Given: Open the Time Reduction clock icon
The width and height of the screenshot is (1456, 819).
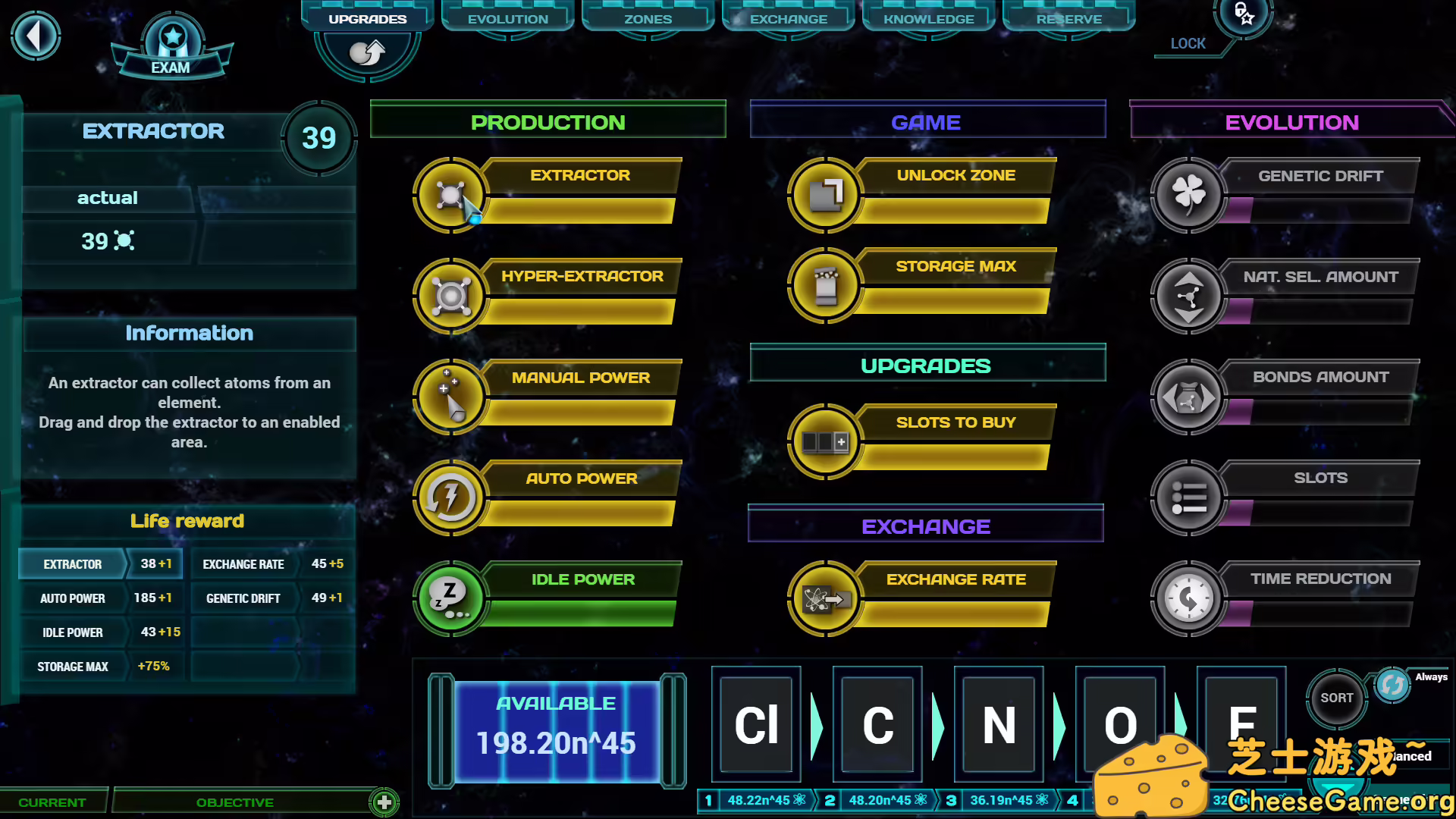Looking at the screenshot, I should (1188, 598).
